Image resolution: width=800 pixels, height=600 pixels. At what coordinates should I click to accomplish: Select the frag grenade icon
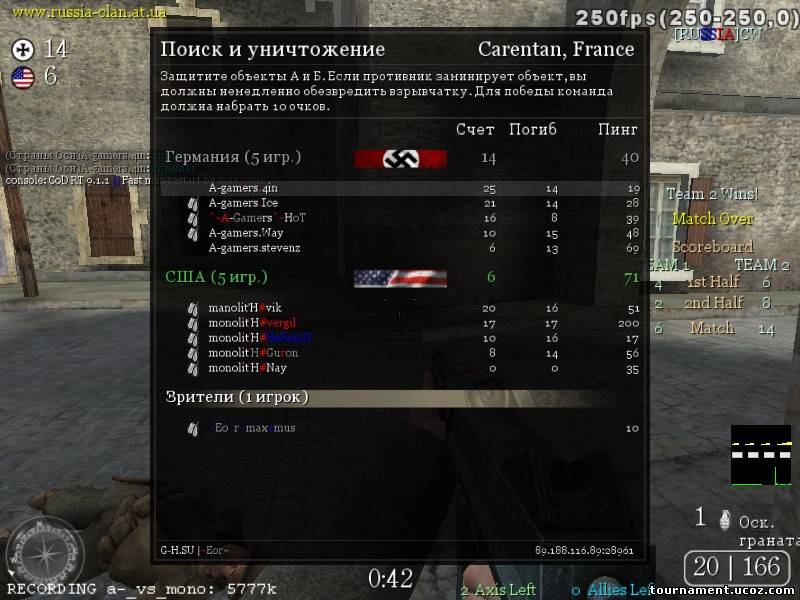tap(700, 517)
